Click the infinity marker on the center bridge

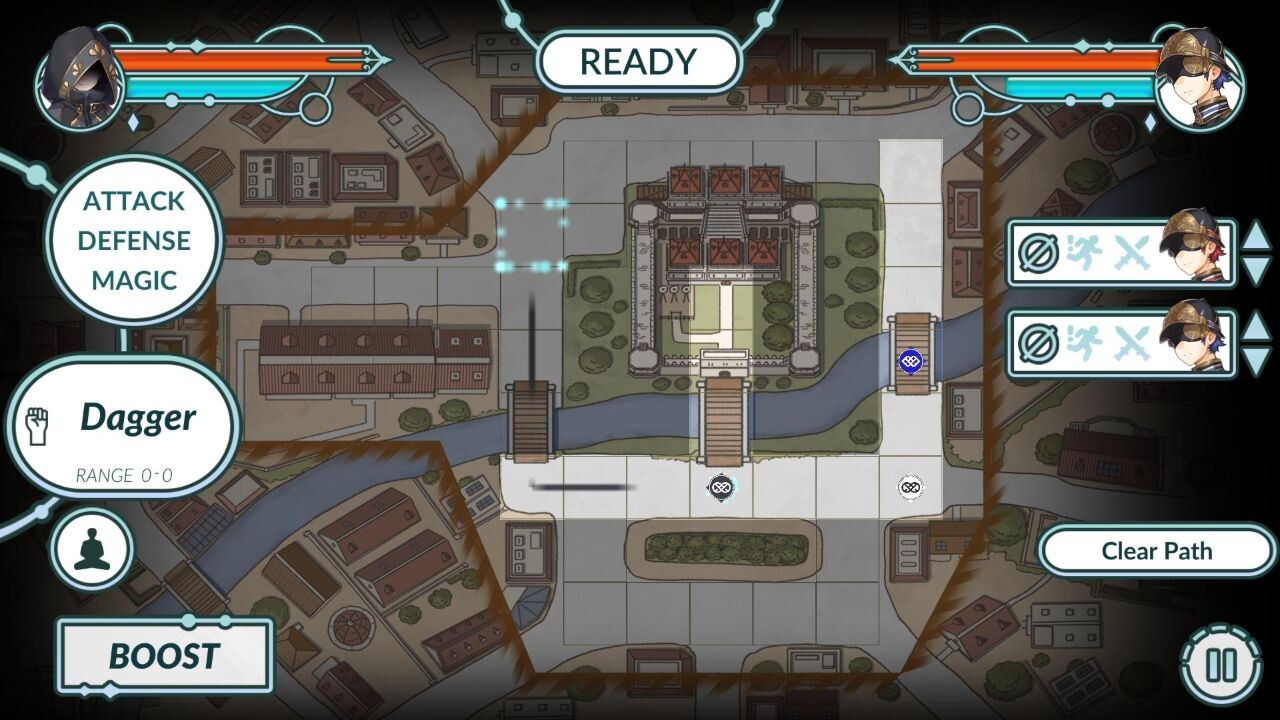[722, 487]
